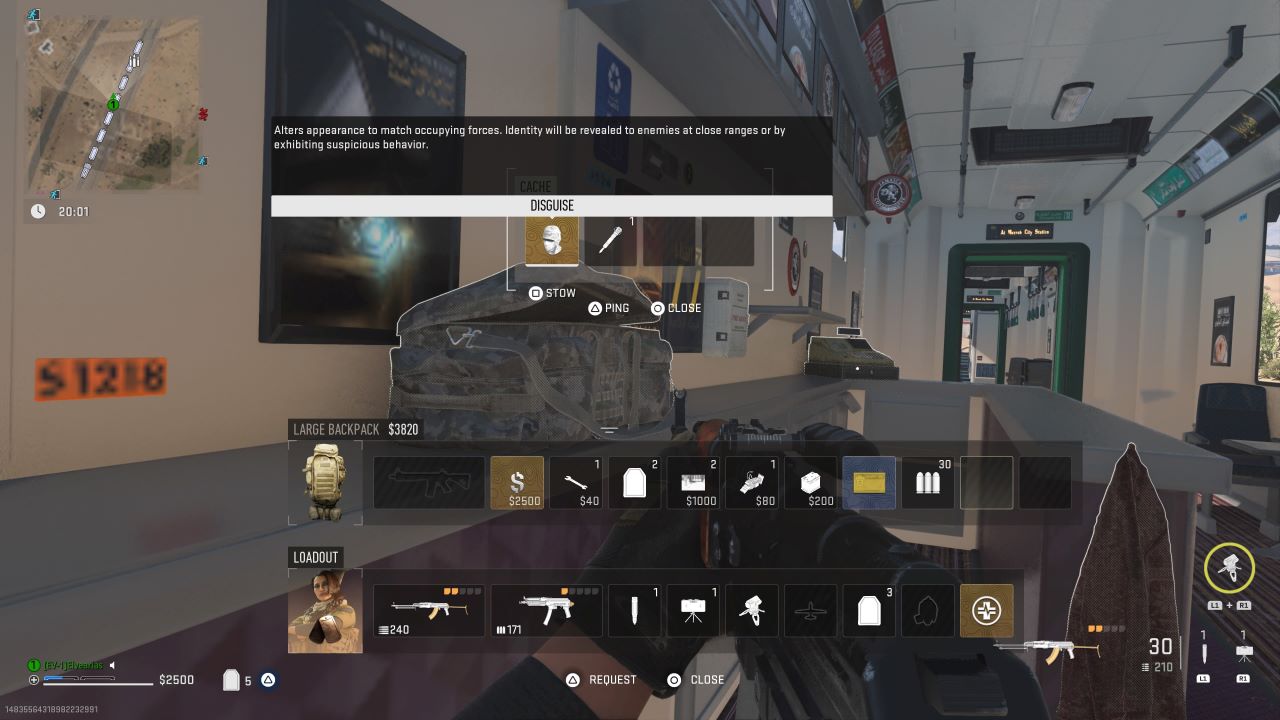The height and width of the screenshot is (720, 1280).
Task: Select the $40 wrench in the backpack
Action: 576,483
